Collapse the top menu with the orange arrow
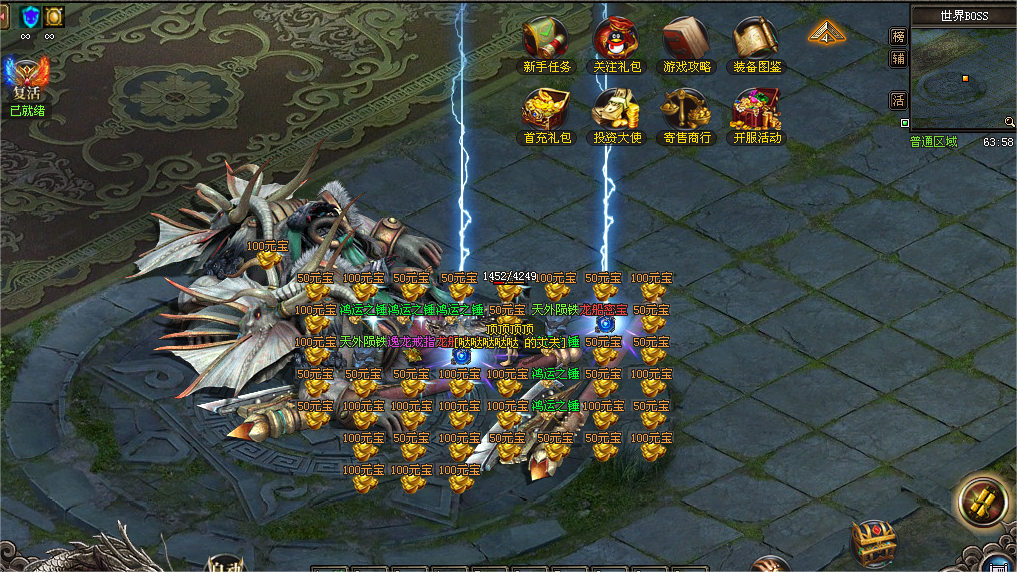The image size is (1017, 572). [827, 33]
